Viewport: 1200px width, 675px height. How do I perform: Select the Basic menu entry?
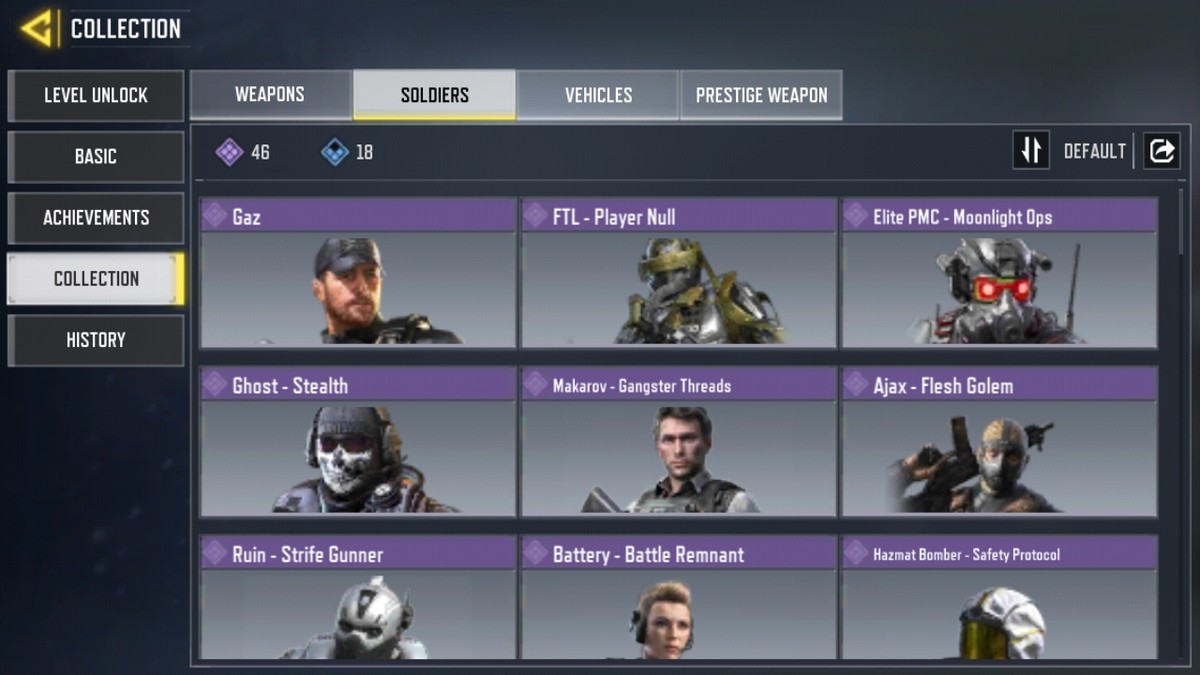(96, 157)
